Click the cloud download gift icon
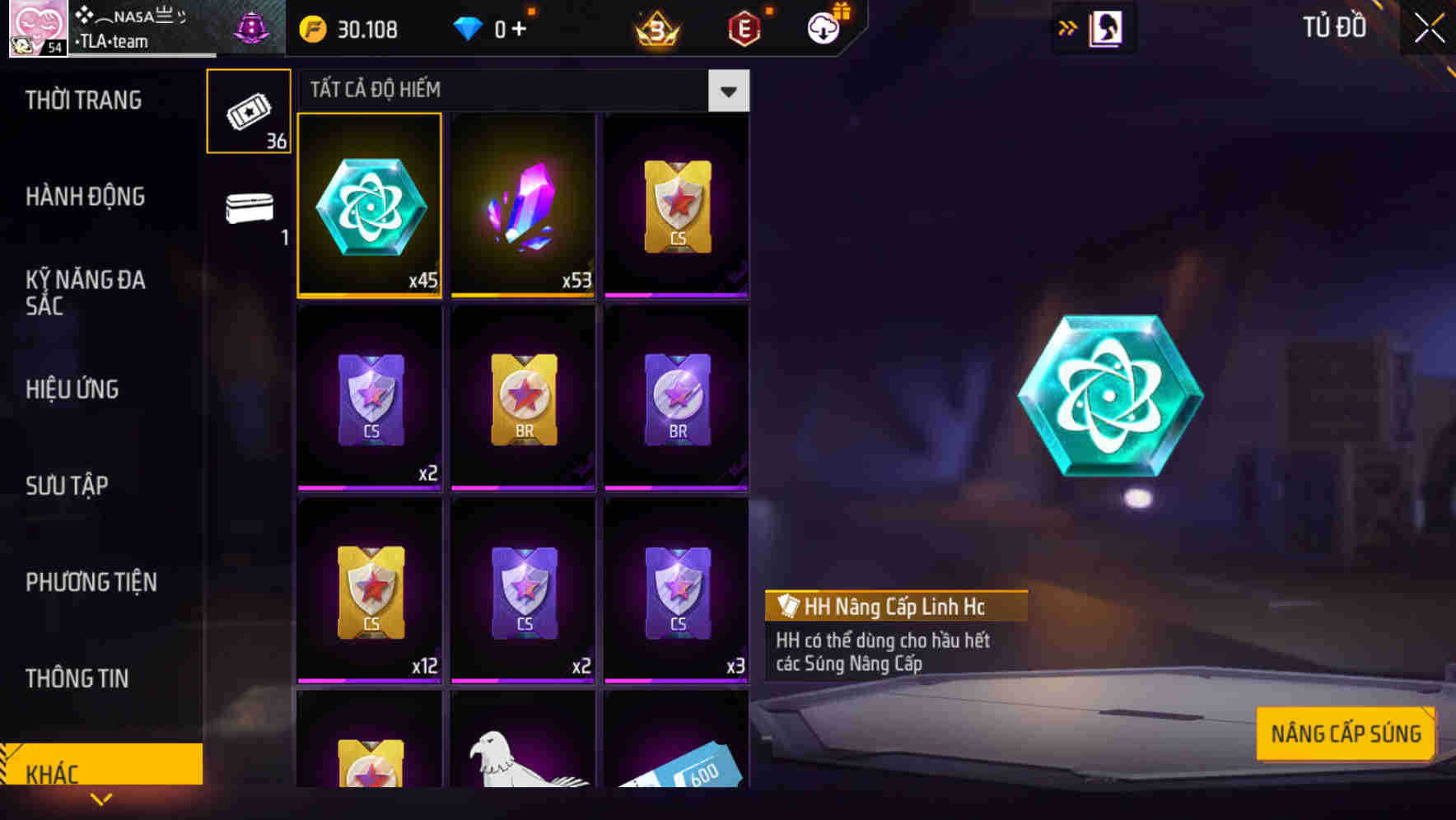The width and height of the screenshot is (1456, 820). coord(825,28)
